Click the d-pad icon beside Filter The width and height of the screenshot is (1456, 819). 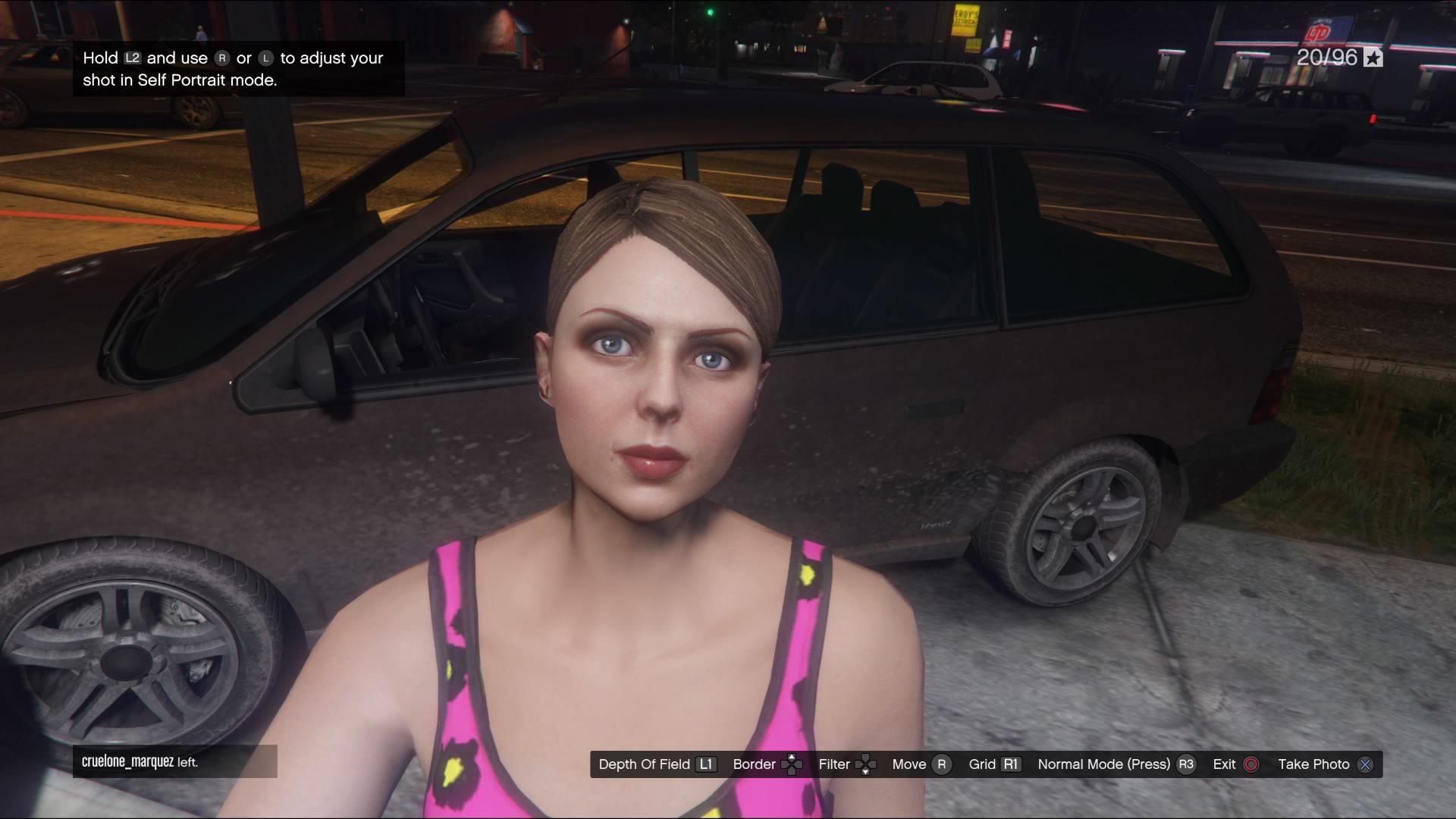point(866,764)
